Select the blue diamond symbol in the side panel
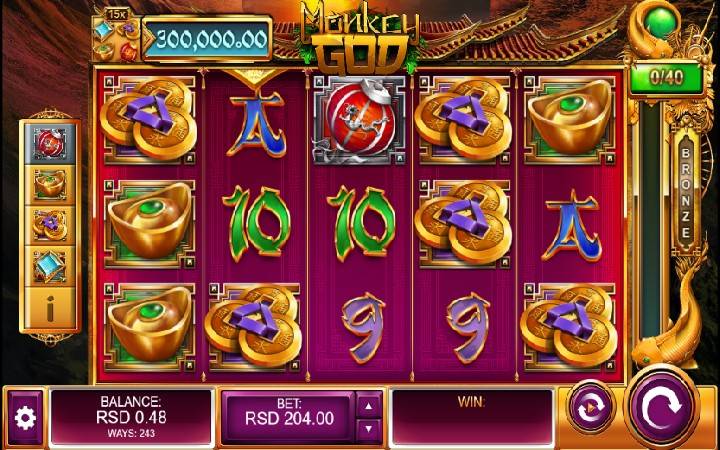The width and height of the screenshot is (720, 450). [x=50, y=266]
